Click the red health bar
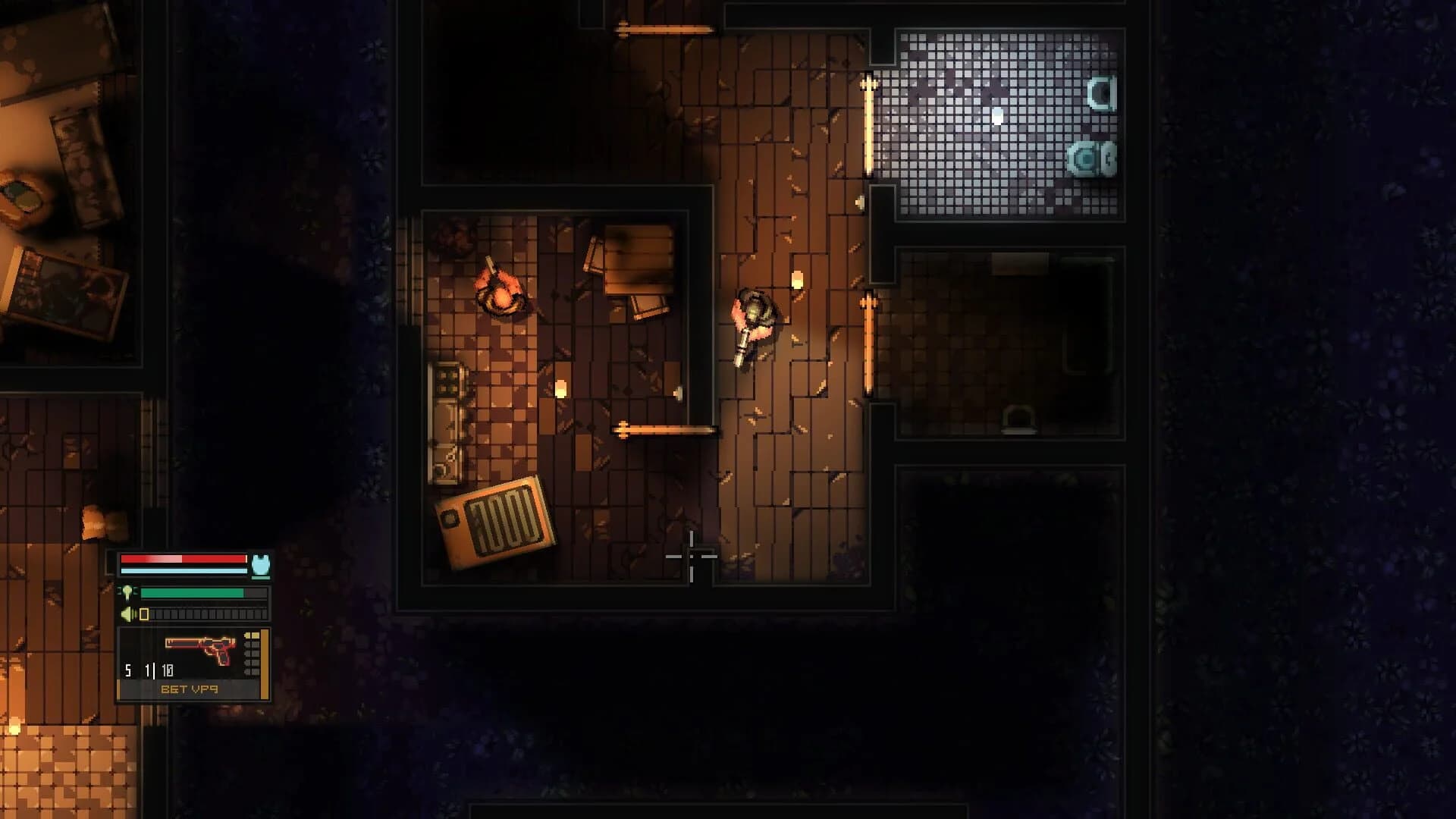Image resolution: width=1456 pixels, height=819 pixels. [182, 559]
